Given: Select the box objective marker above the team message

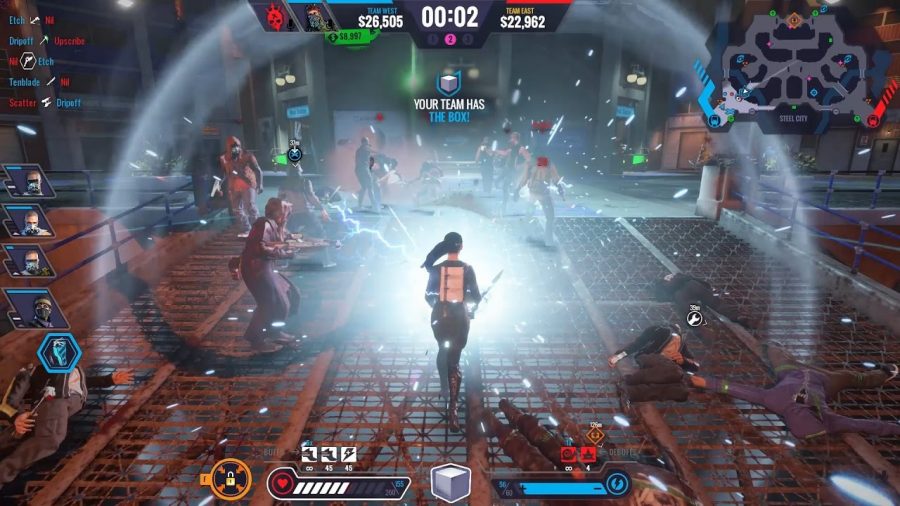Looking at the screenshot, I should (449, 84).
